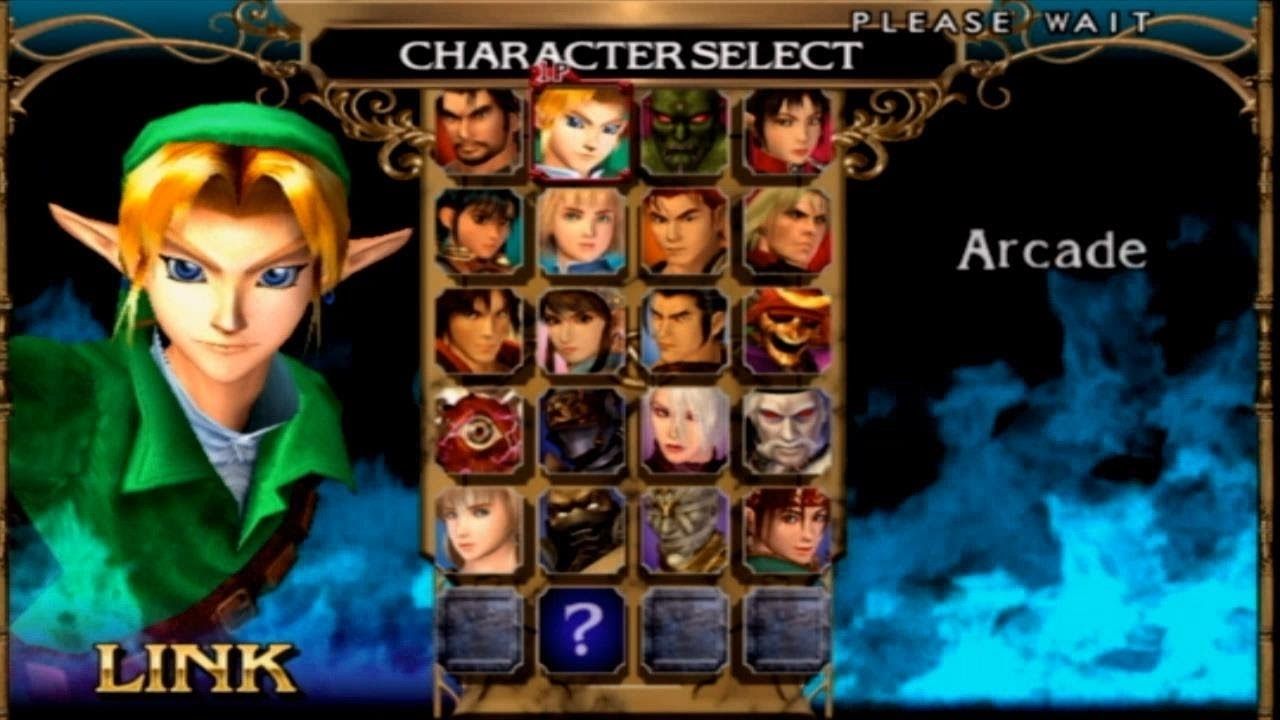
Task: Pick the woman with pink hair ribbon
Action: (x=582, y=331)
